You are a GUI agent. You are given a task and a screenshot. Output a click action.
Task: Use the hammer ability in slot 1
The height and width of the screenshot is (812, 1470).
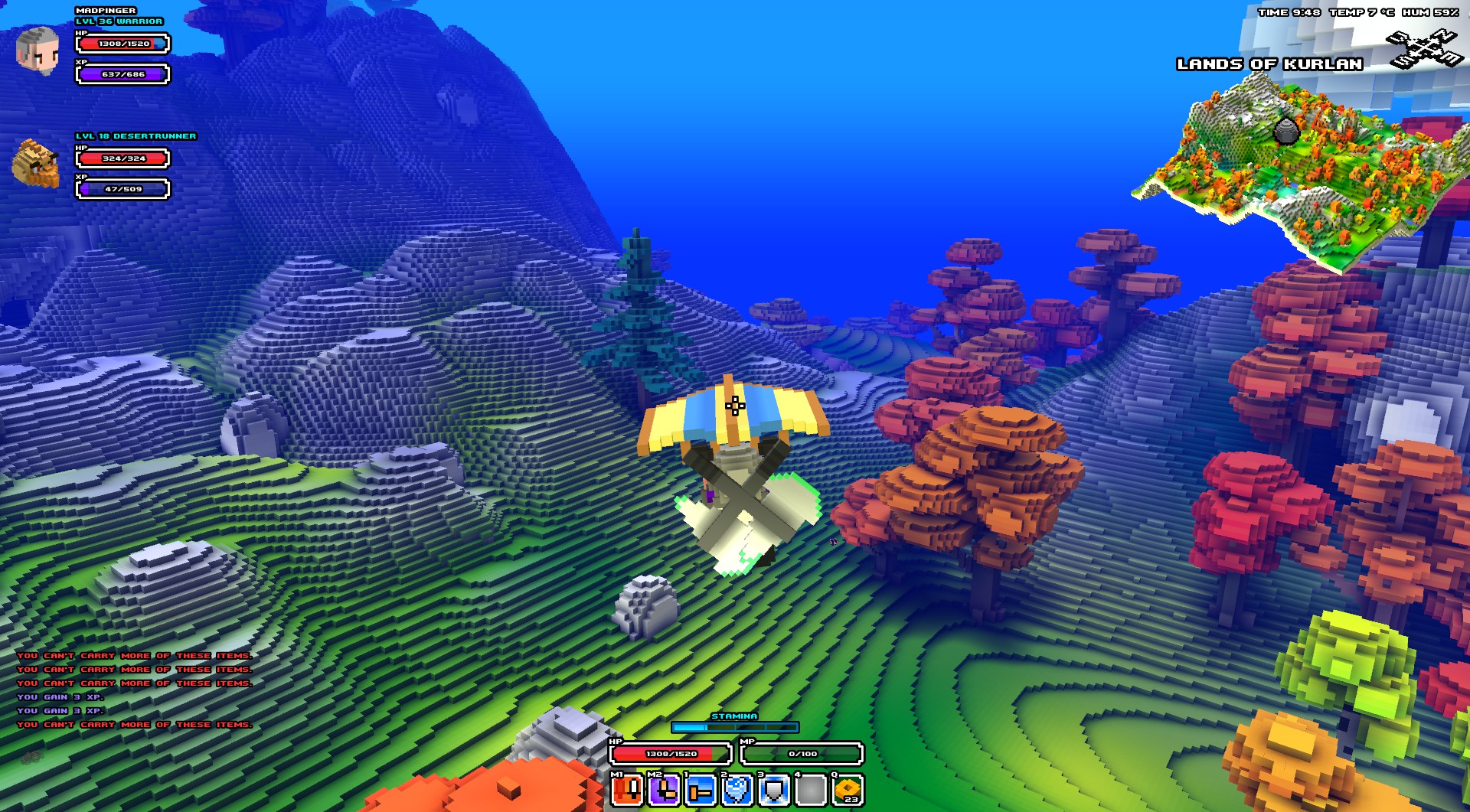click(x=700, y=789)
